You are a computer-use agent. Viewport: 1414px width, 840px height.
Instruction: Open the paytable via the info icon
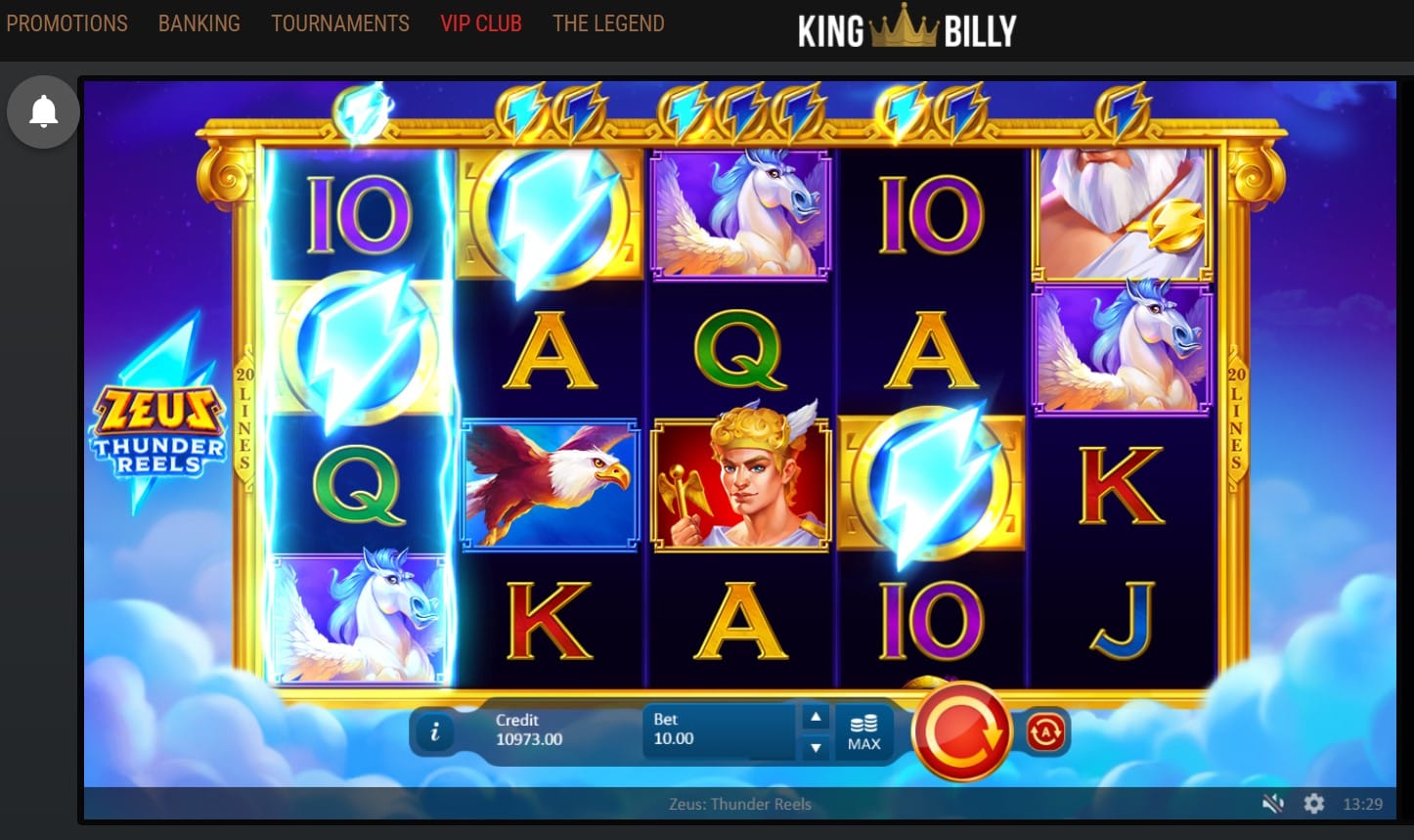click(434, 731)
